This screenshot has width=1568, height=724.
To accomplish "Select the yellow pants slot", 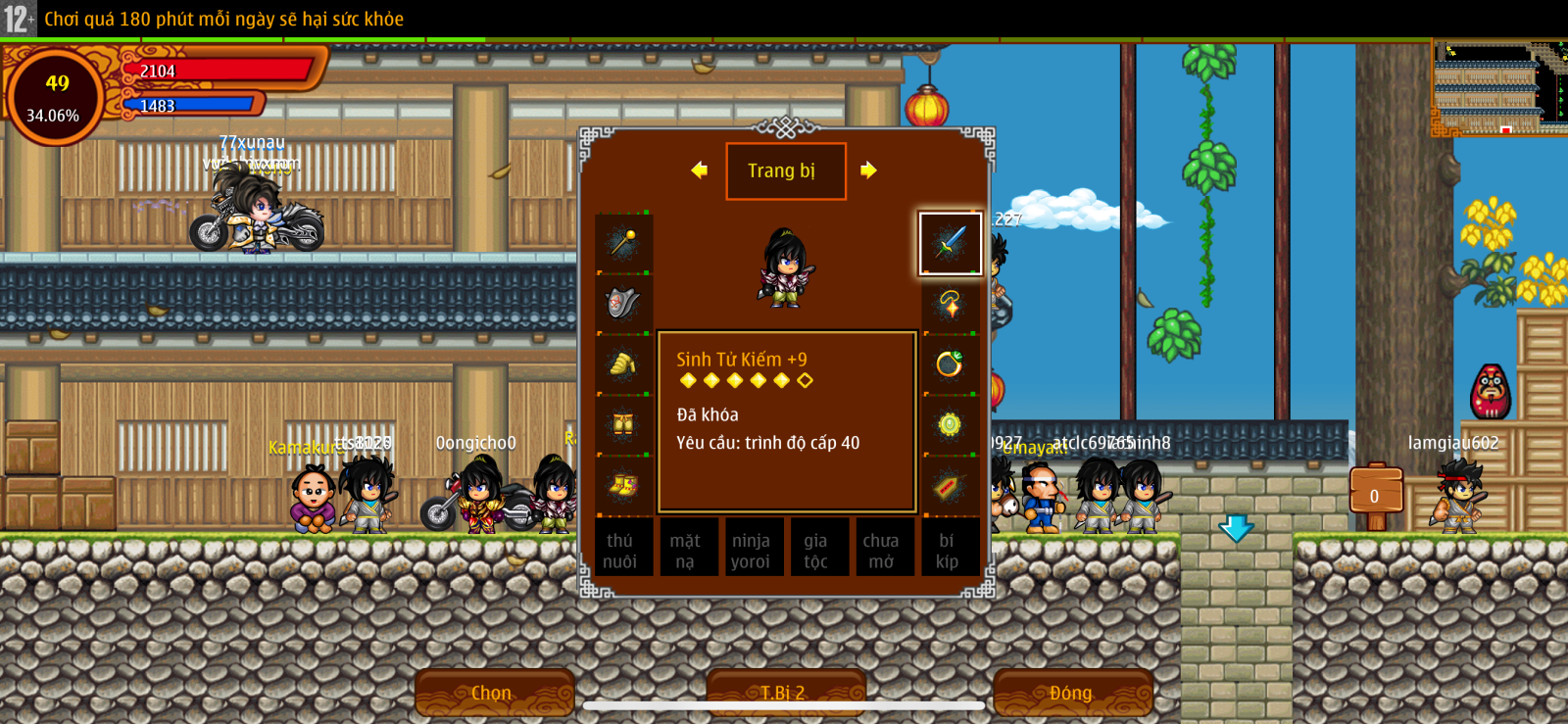I will click(623, 424).
